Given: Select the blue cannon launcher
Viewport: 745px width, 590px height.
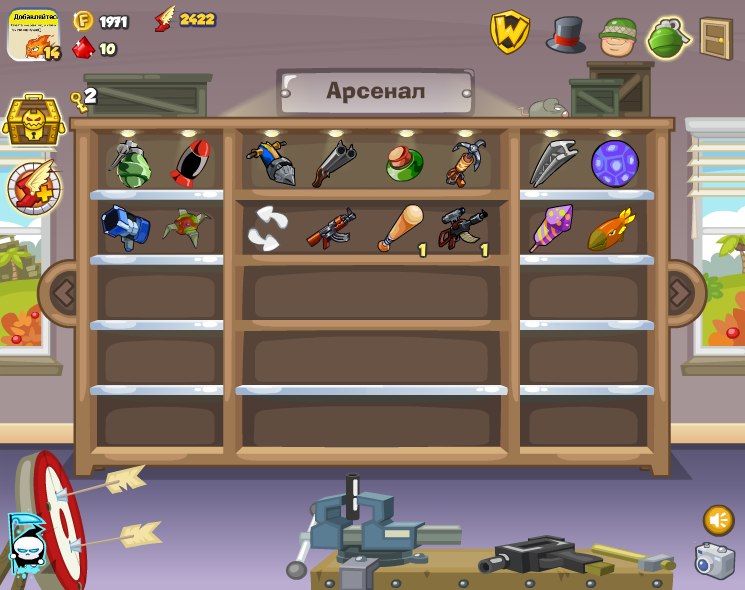Looking at the screenshot, I should point(125,227).
